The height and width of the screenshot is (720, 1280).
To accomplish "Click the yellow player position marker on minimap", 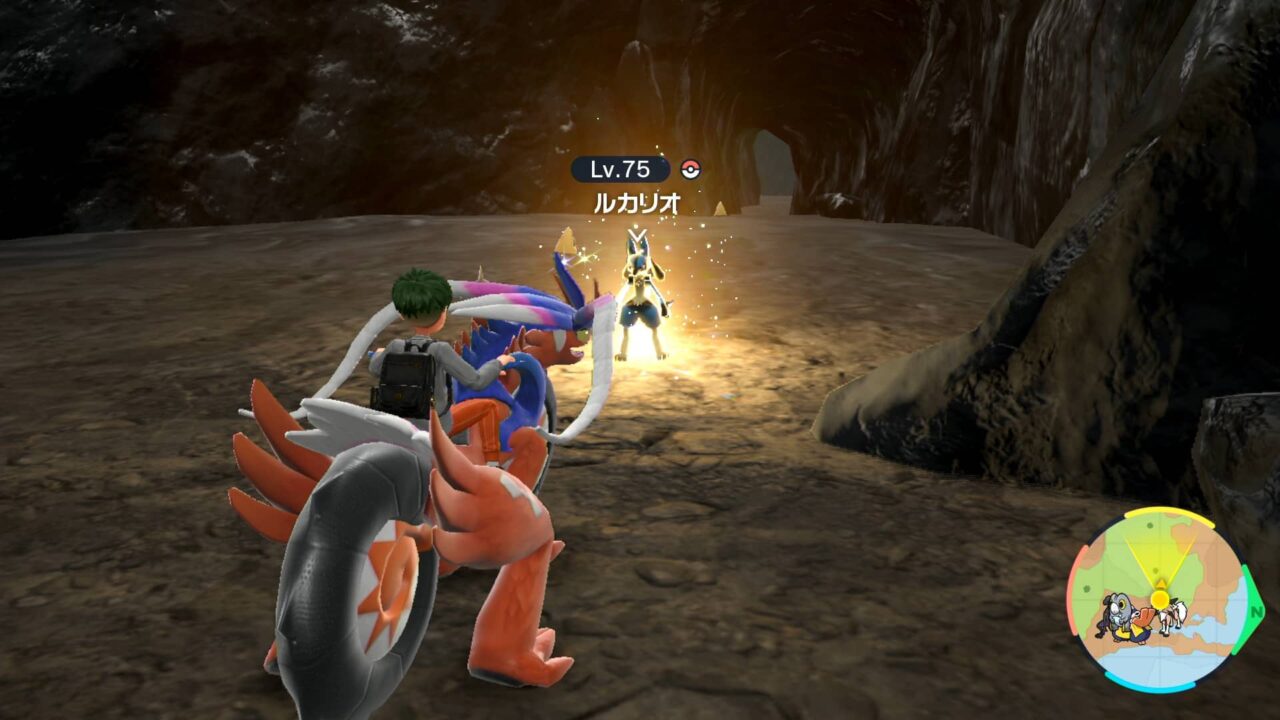I will point(1159,599).
